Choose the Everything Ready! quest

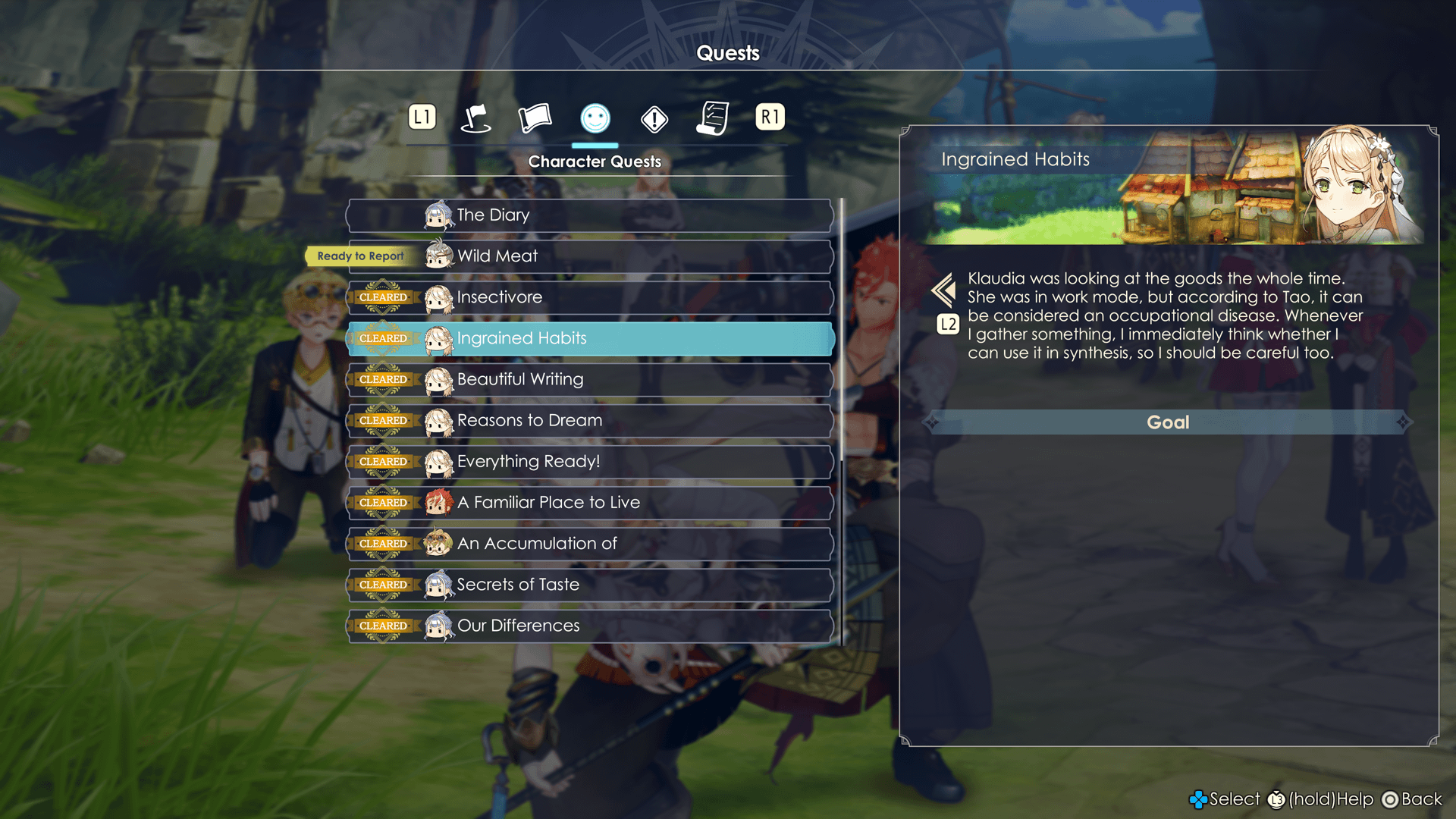[x=590, y=461]
